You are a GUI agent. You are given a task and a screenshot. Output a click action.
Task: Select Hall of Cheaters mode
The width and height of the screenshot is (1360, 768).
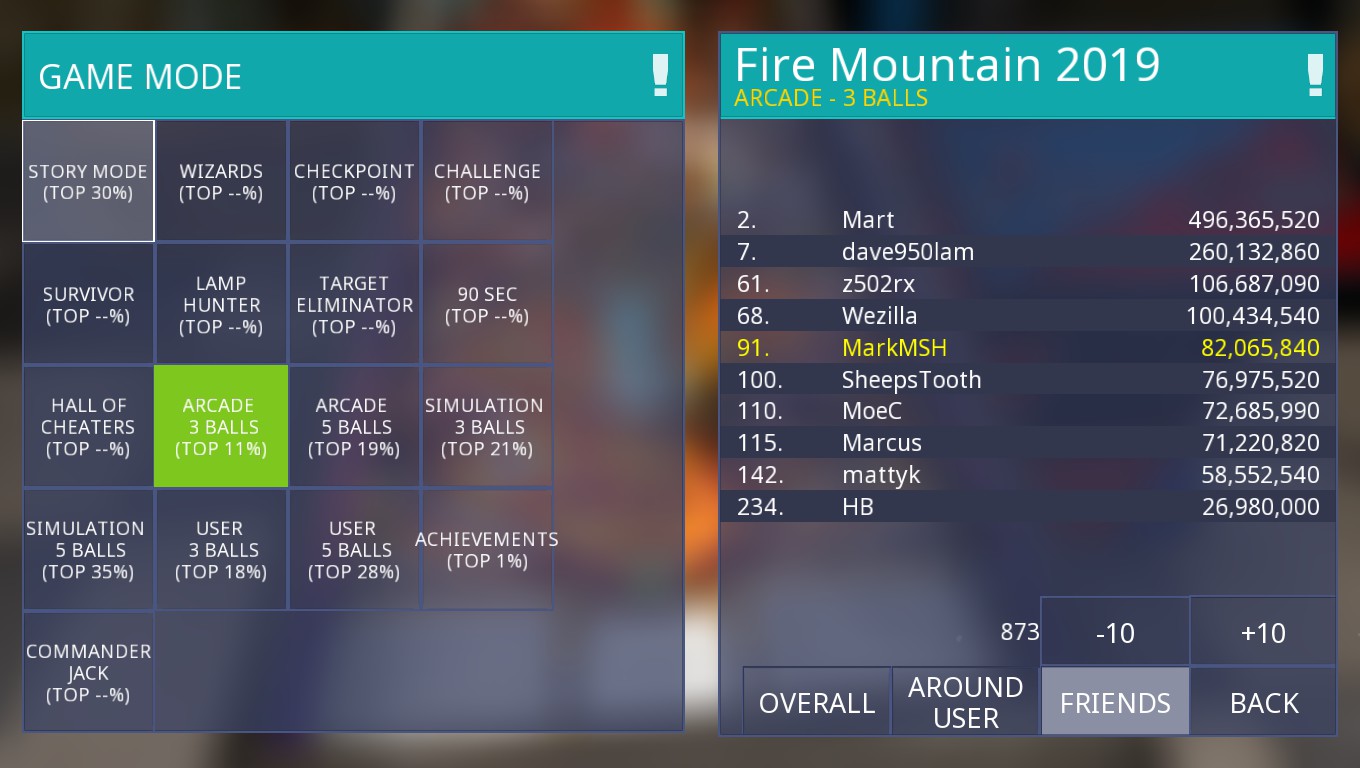pyautogui.click(x=88, y=426)
